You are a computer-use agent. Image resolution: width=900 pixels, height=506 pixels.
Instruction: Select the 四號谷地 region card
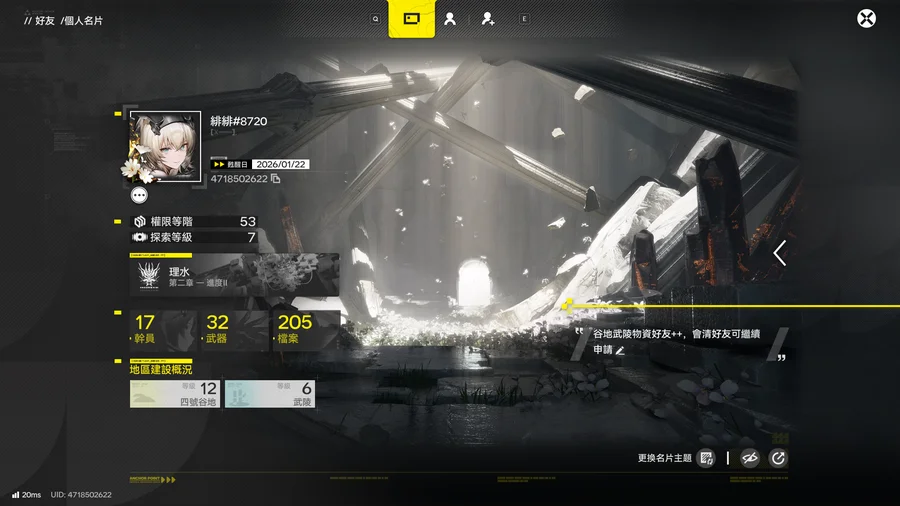point(175,393)
